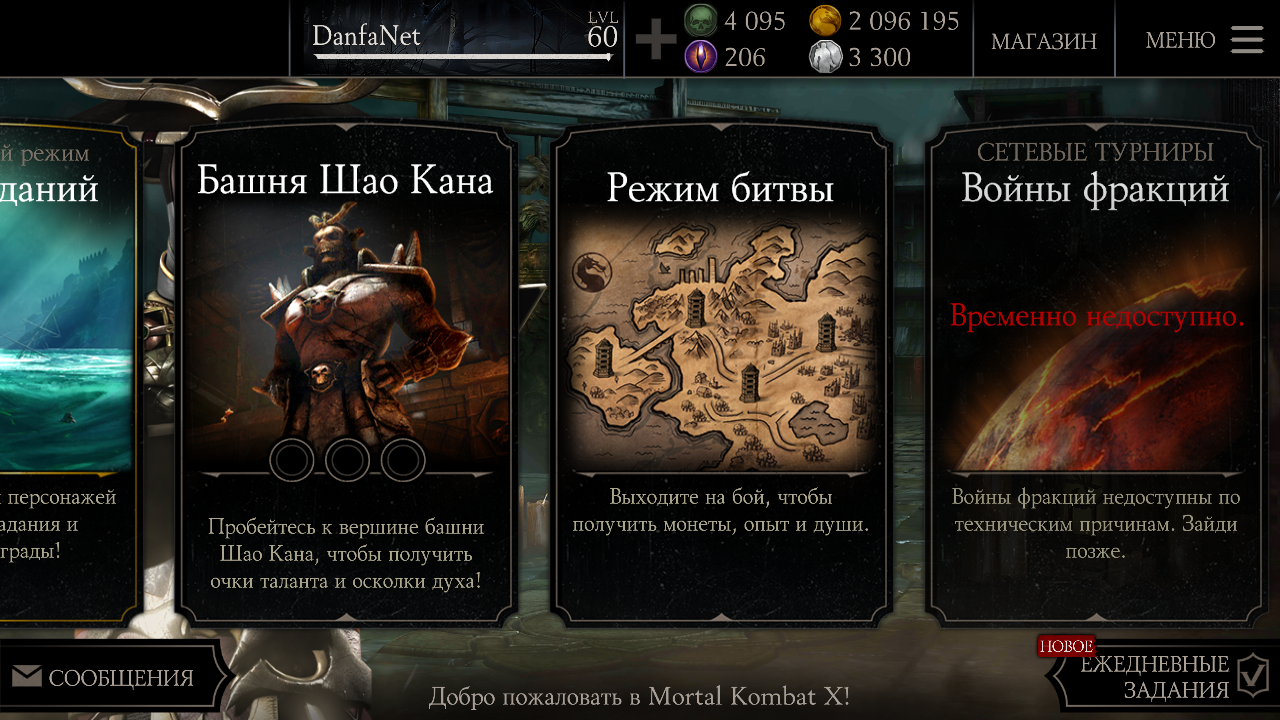Image resolution: width=1280 pixels, height=720 pixels.
Task: Click the plus icon to add currency
Action: click(656, 40)
